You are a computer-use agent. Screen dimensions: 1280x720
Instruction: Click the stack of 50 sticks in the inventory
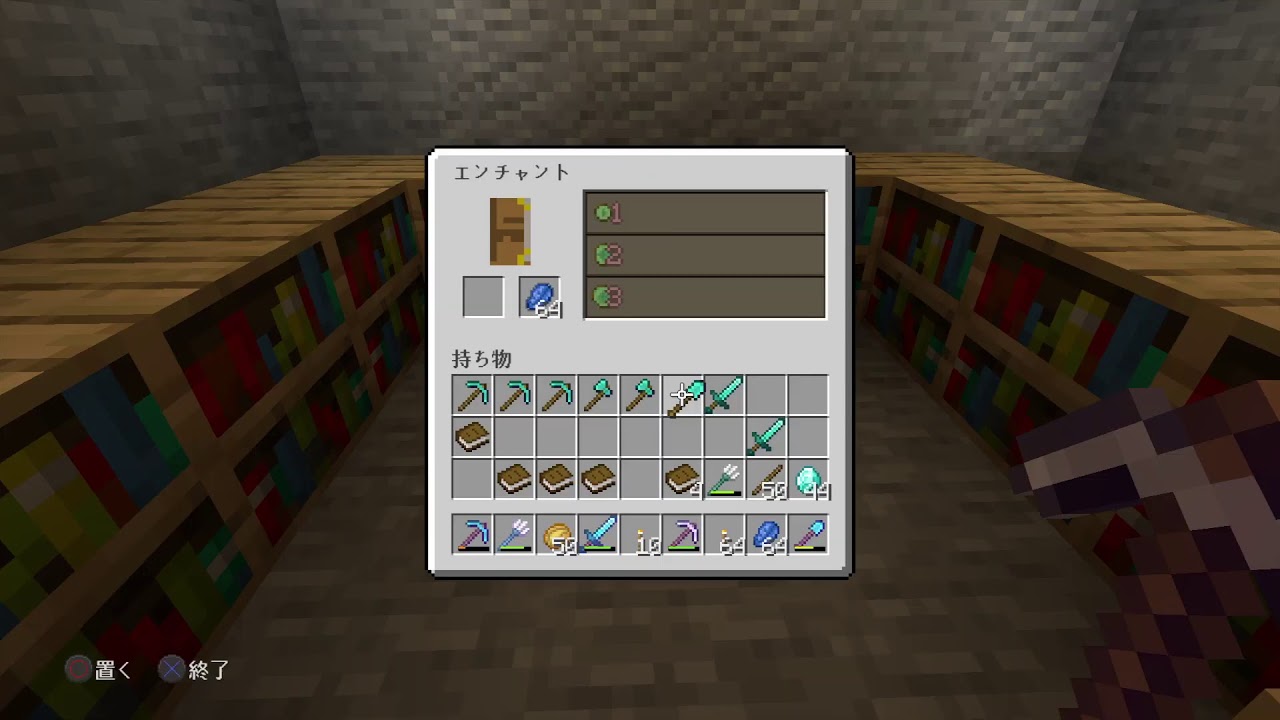click(765, 479)
